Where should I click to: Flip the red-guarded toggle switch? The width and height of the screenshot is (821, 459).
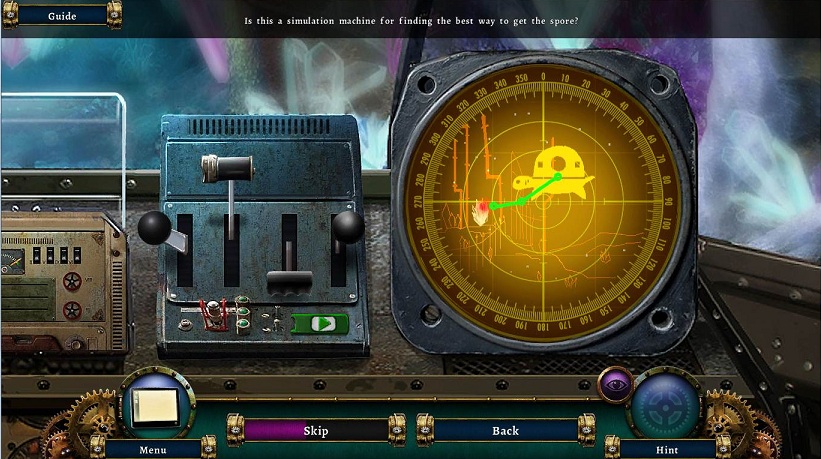[x=212, y=314]
